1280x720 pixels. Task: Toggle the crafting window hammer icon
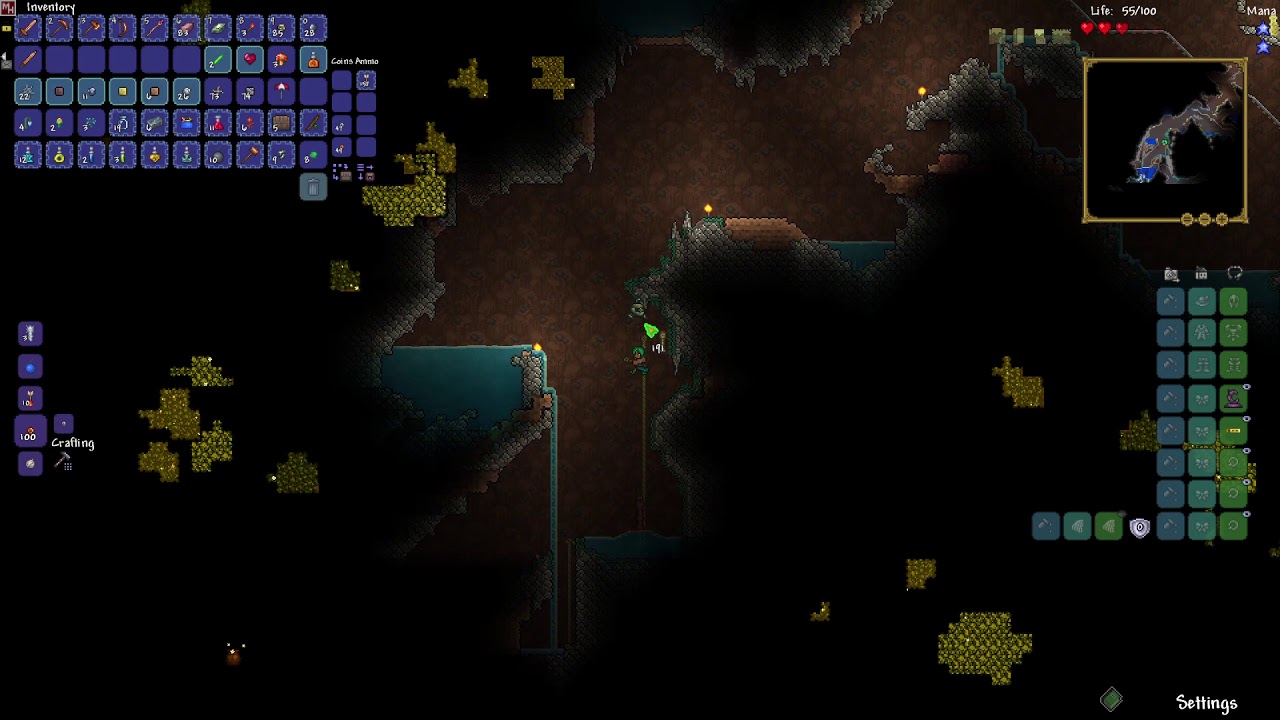click(x=64, y=461)
